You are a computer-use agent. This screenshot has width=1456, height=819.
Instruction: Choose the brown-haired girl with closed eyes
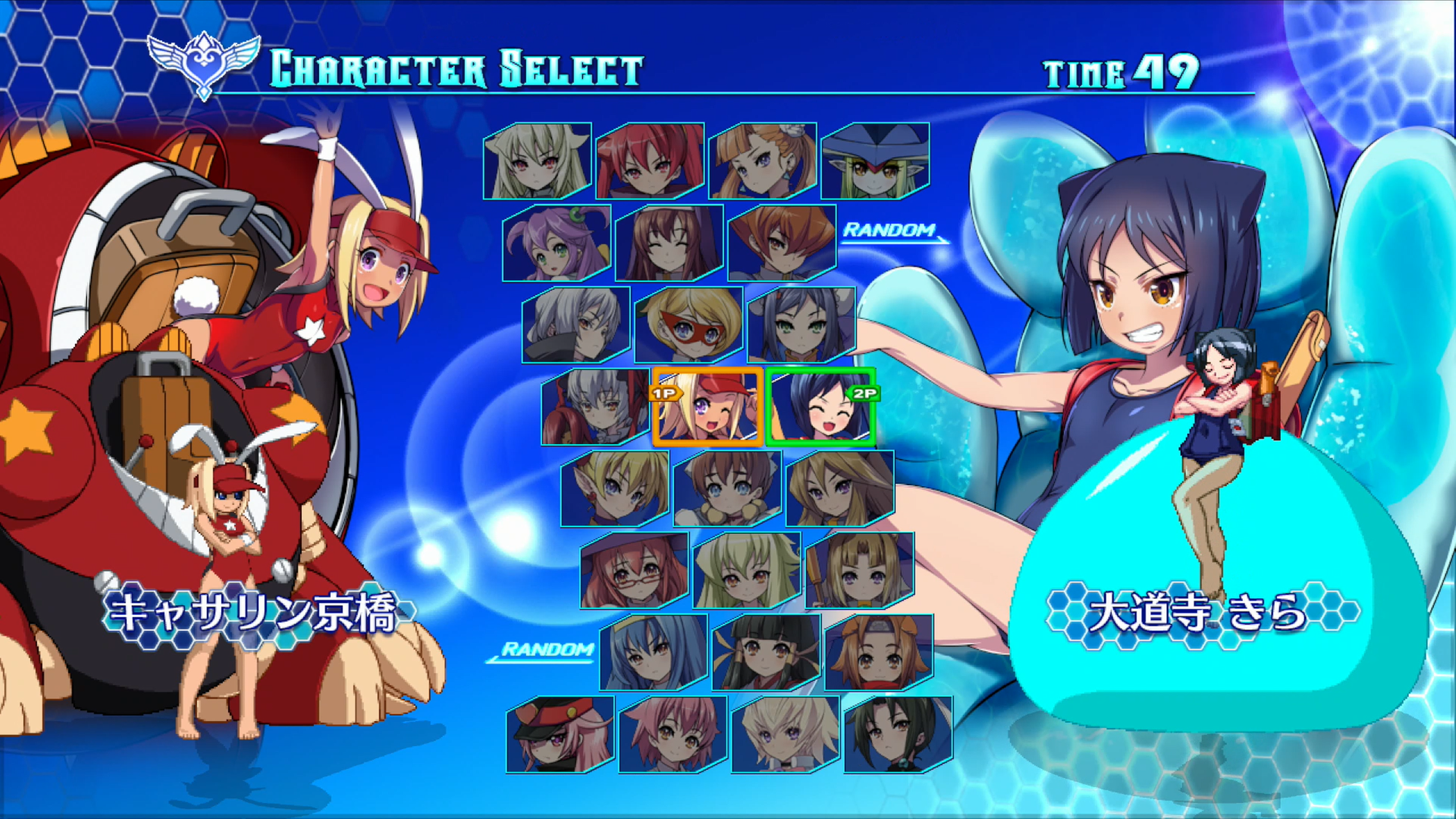click(x=669, y=243)
